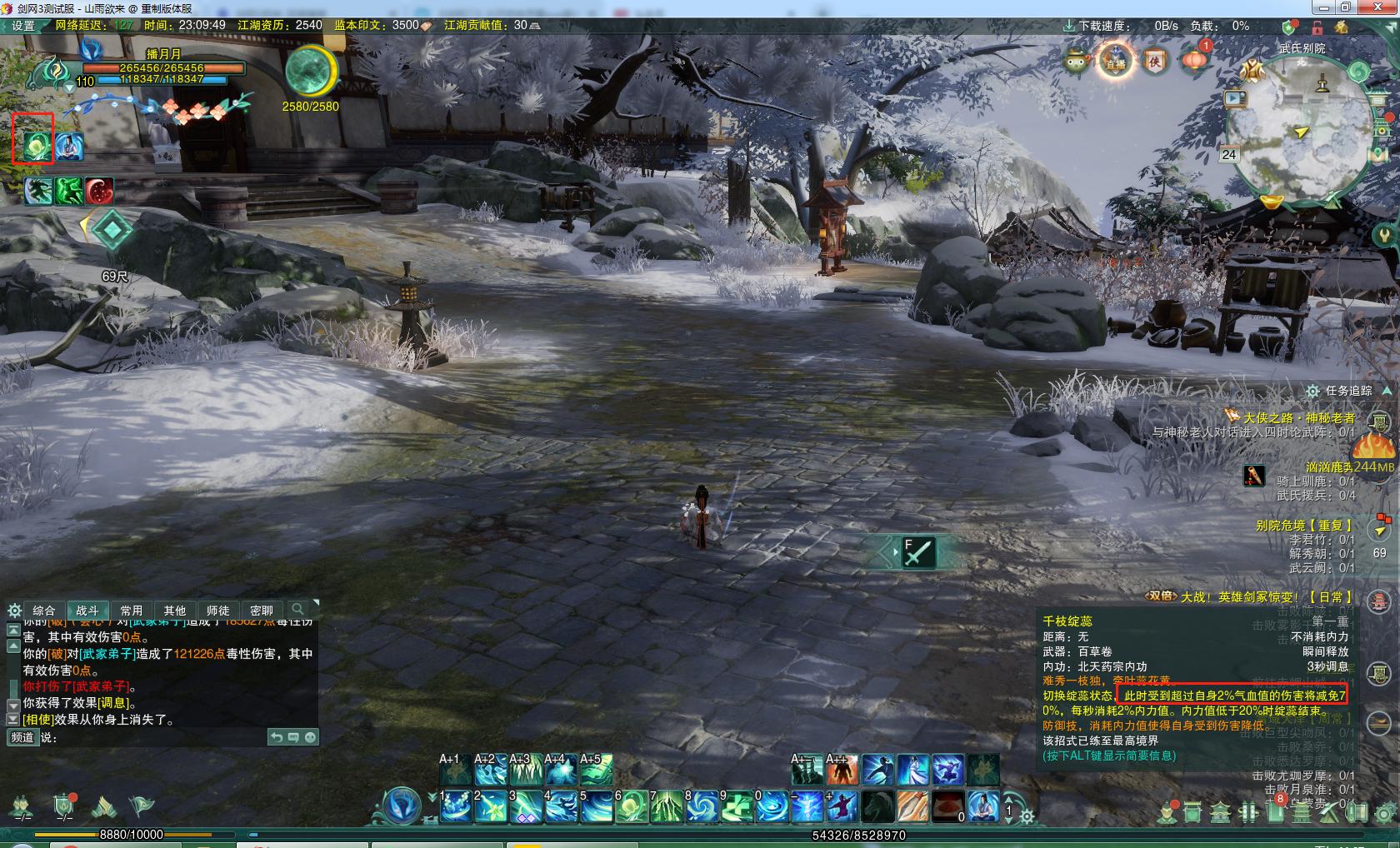Screen dimensions: 1400x848
Task: Open the 师徒 chat tab
Action: point(217,611)
